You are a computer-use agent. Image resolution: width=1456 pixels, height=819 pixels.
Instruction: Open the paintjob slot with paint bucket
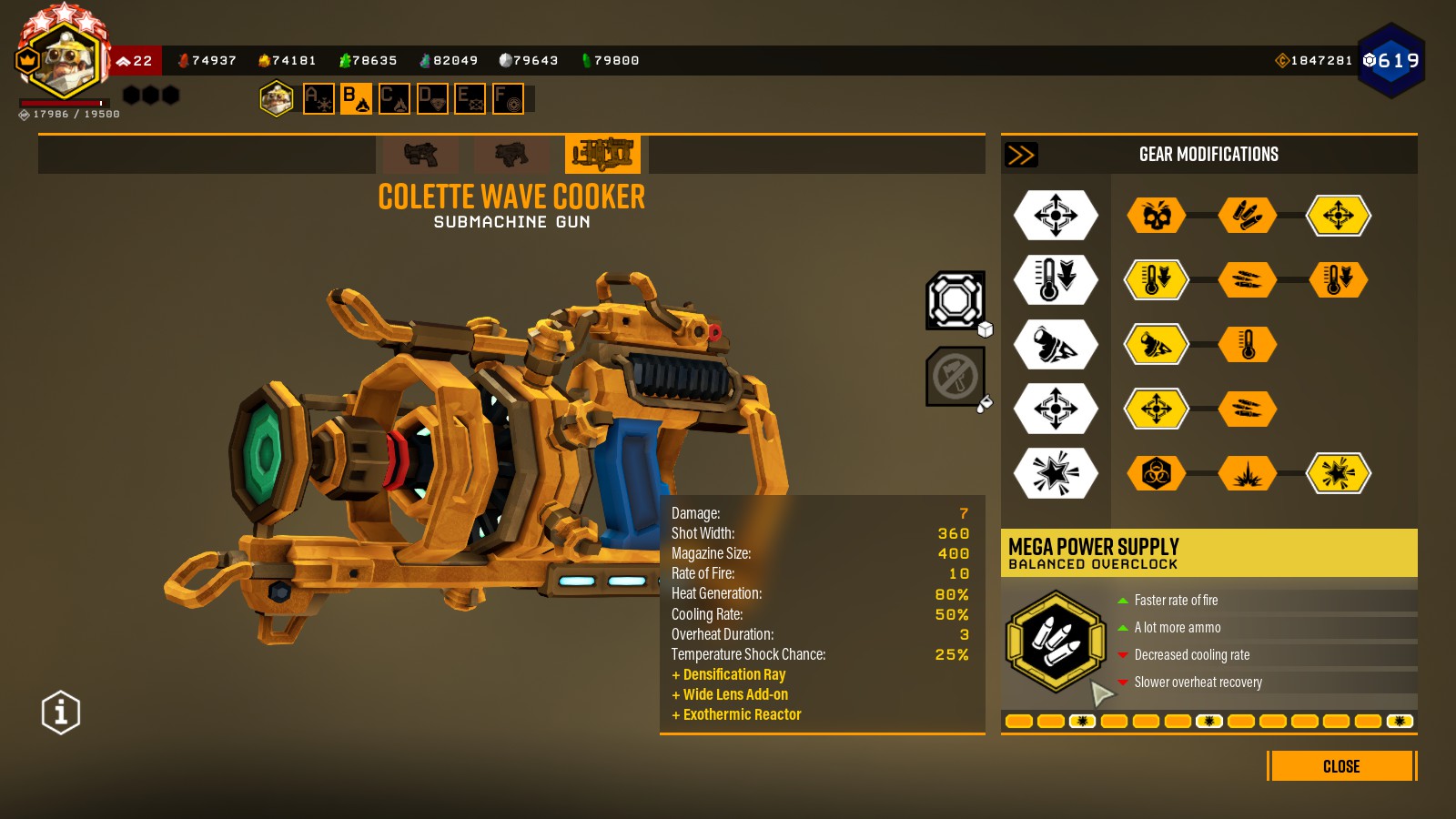[955, 376]
